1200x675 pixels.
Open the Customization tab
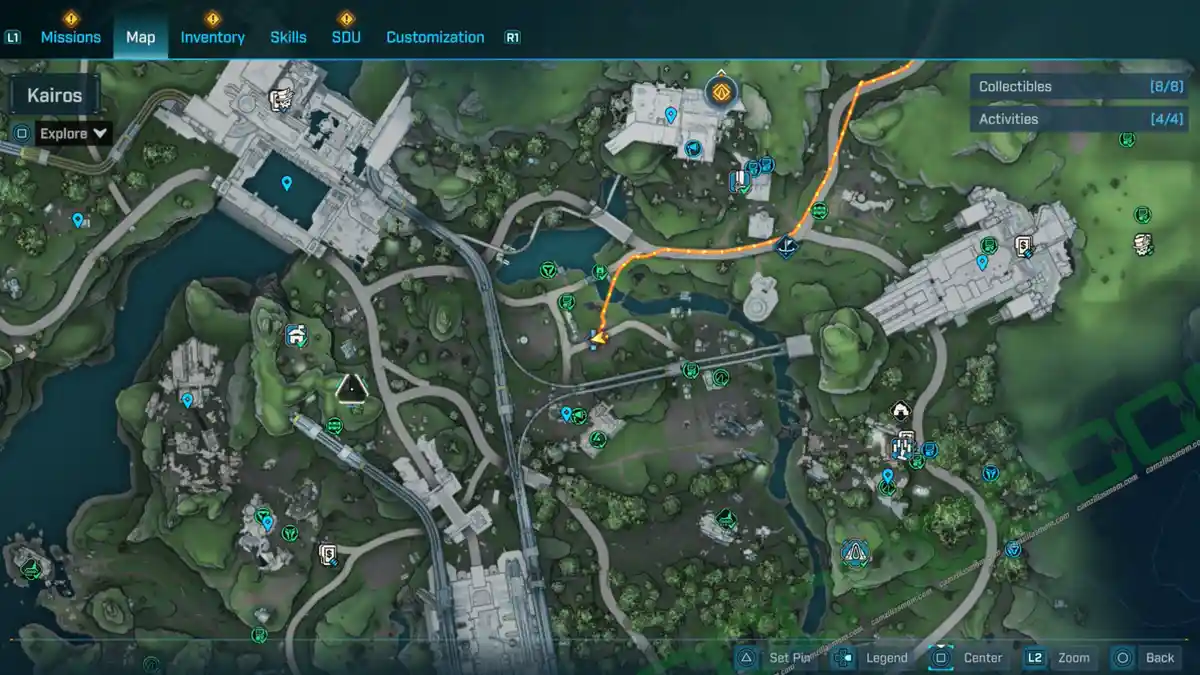435,37
